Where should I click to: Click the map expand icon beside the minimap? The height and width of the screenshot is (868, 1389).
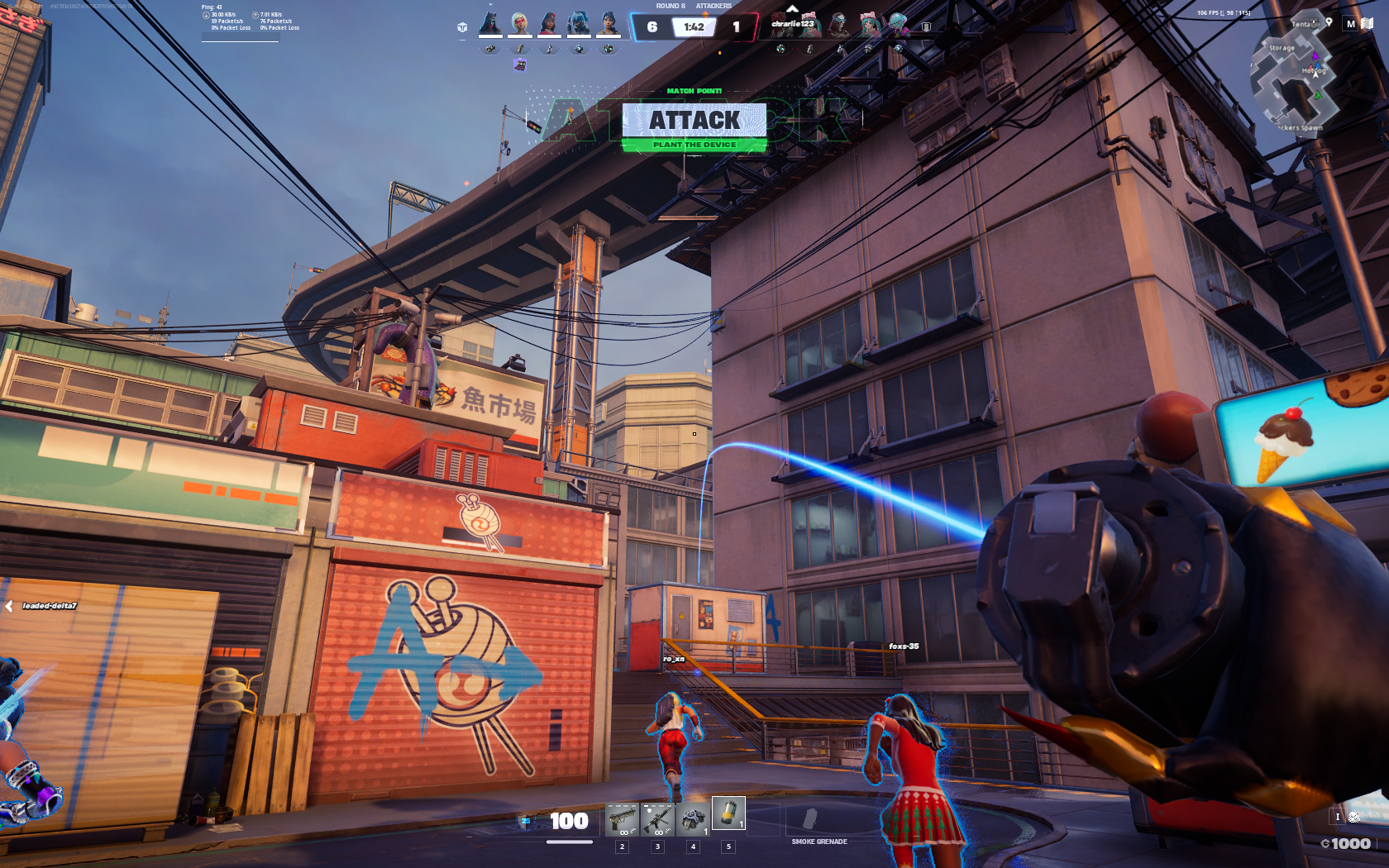click(x=1368, y=23)
